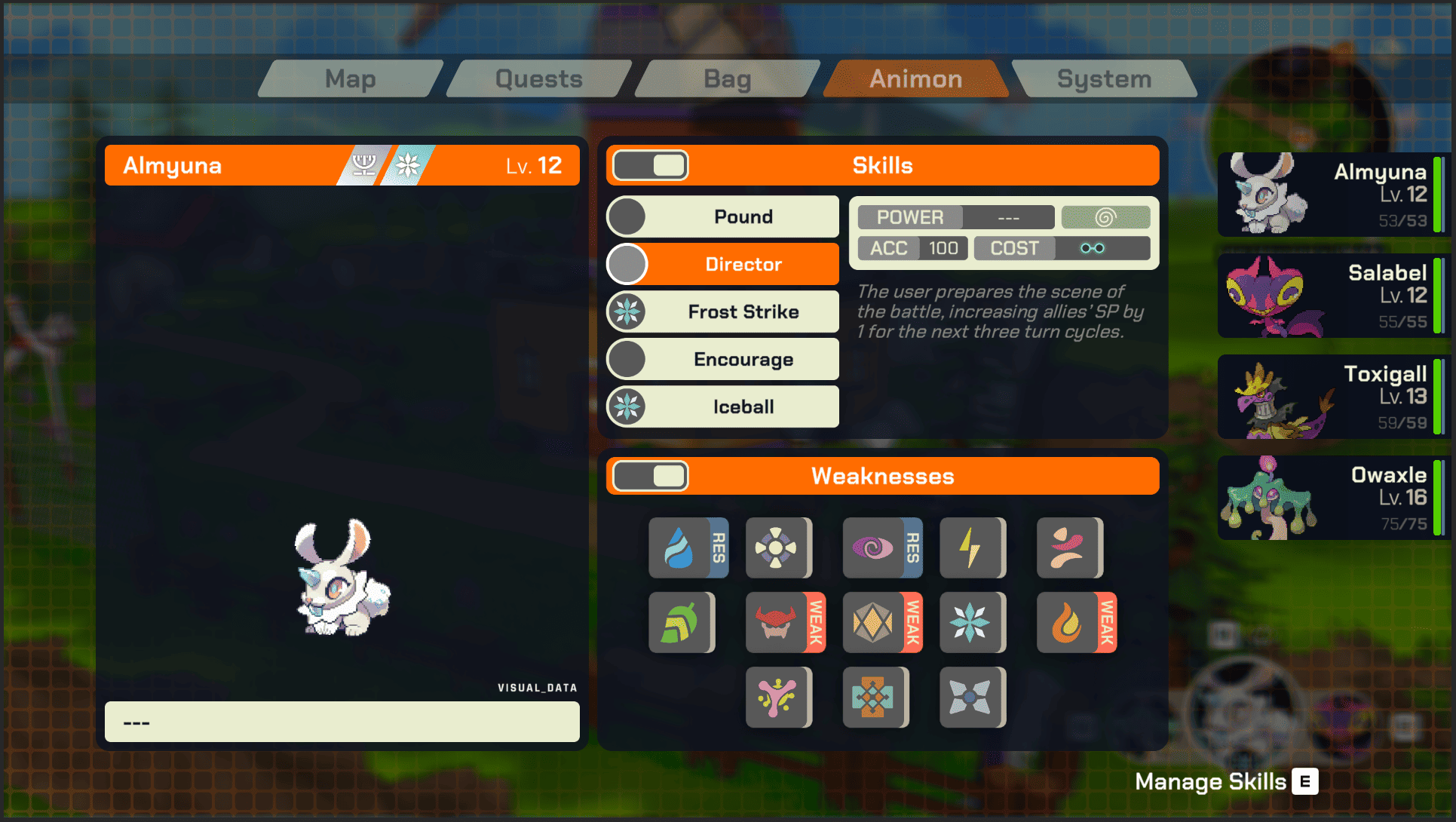Select Salabel in the party list

tap(1332, 296)
